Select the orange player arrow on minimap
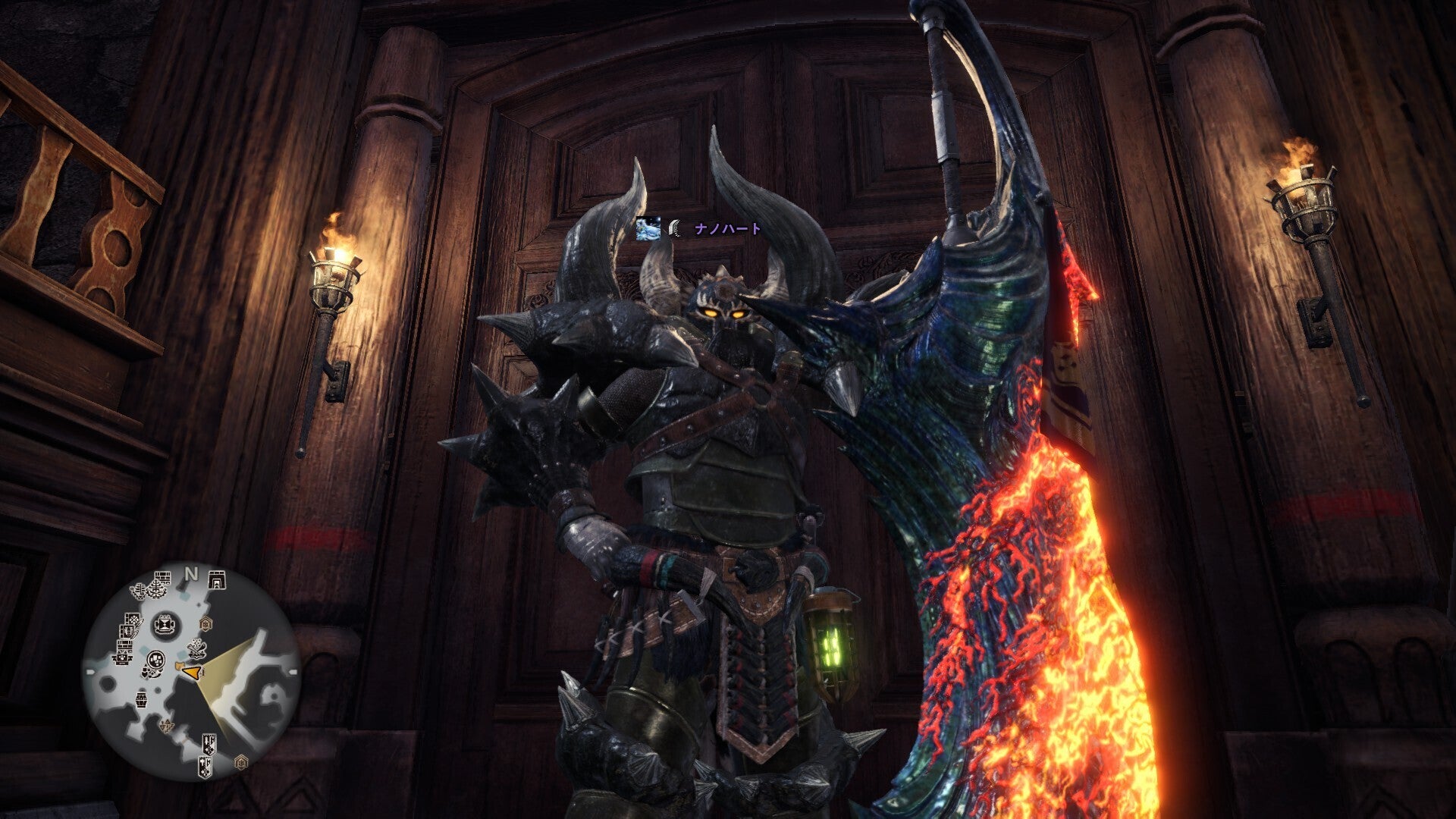The height and width of the screenshot is (819, 1456). tap(193, 672)
